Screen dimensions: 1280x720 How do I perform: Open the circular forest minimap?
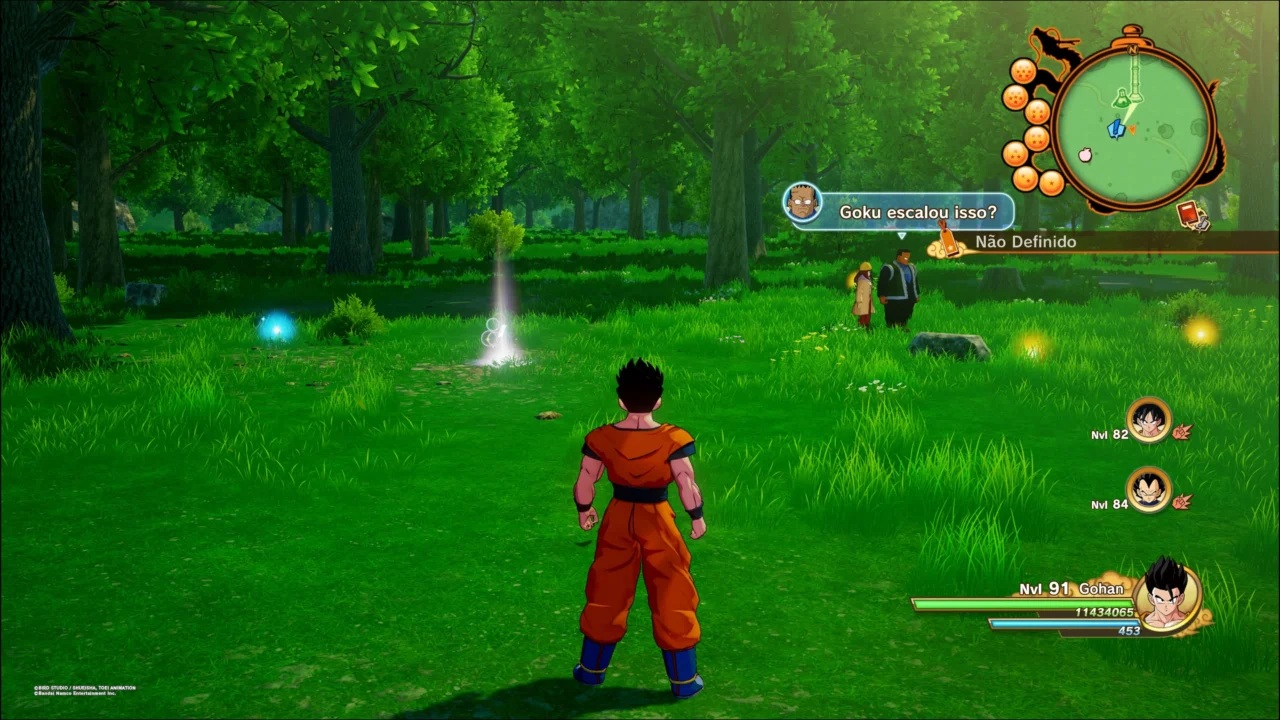point(1133,127)
